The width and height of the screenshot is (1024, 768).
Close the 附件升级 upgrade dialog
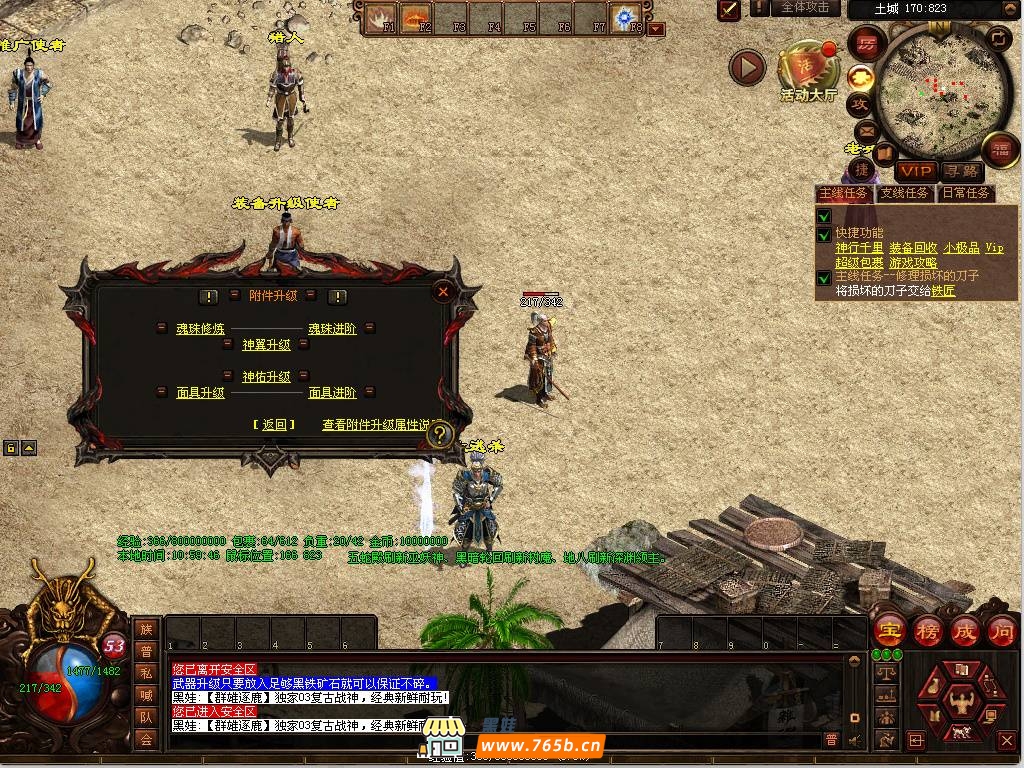pos(443,291)
